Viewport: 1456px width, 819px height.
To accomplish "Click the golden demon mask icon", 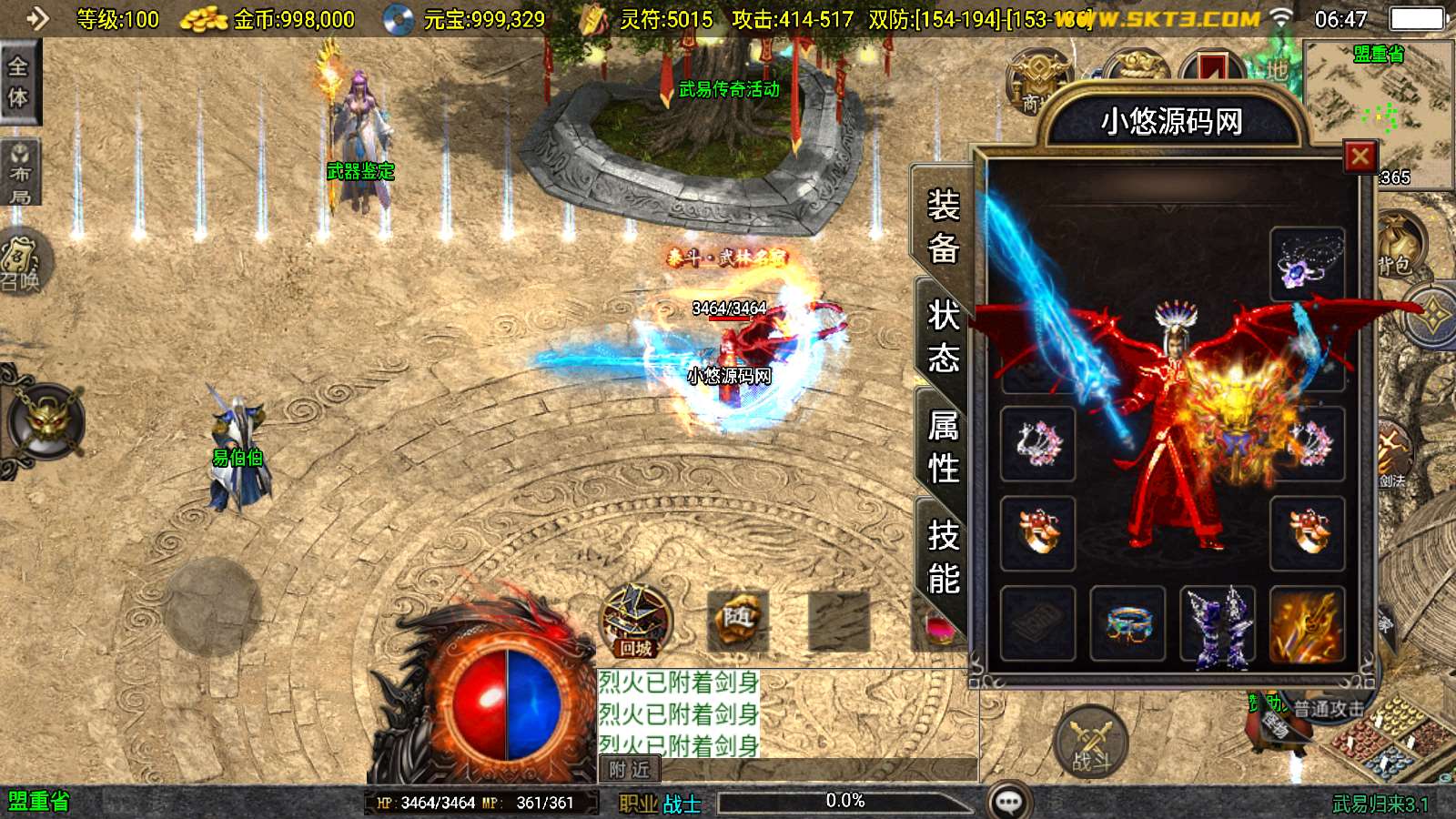I will click(45, 420).
